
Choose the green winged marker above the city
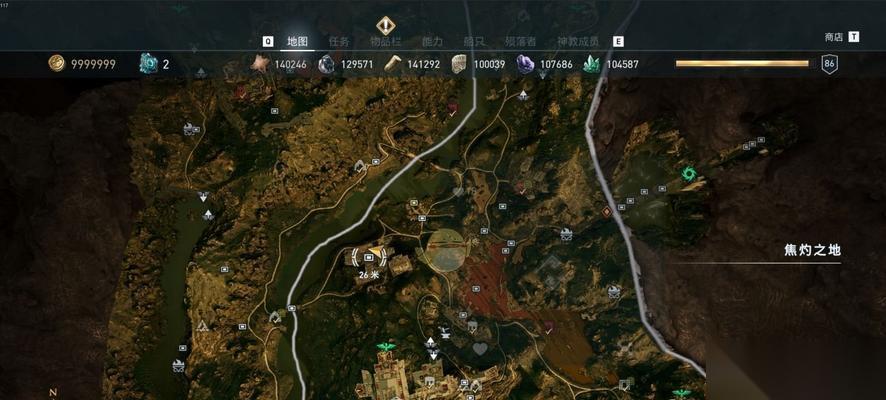(384, 347)
